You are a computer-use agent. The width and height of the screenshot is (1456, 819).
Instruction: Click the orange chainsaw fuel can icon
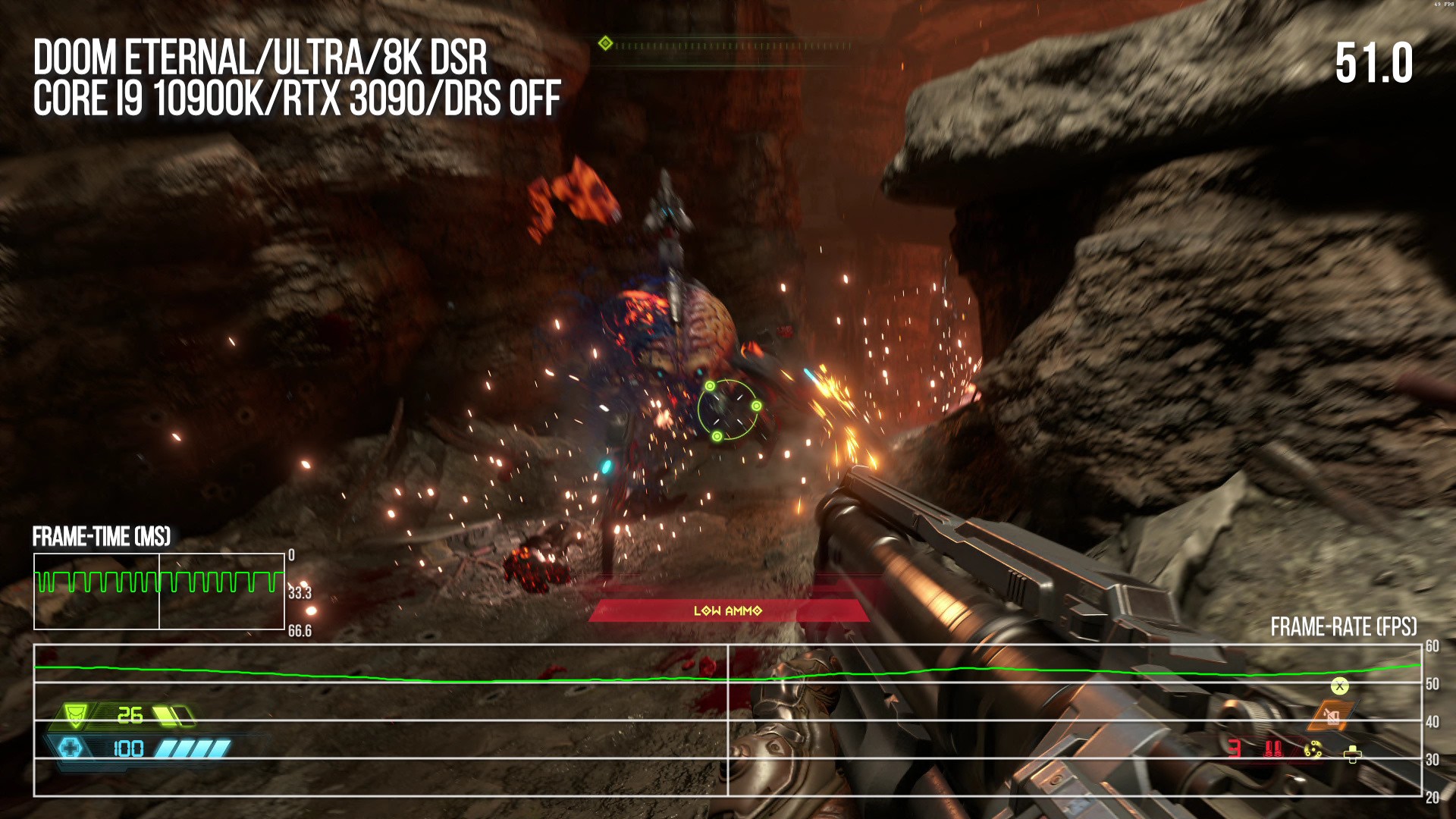coord(1331,715)
